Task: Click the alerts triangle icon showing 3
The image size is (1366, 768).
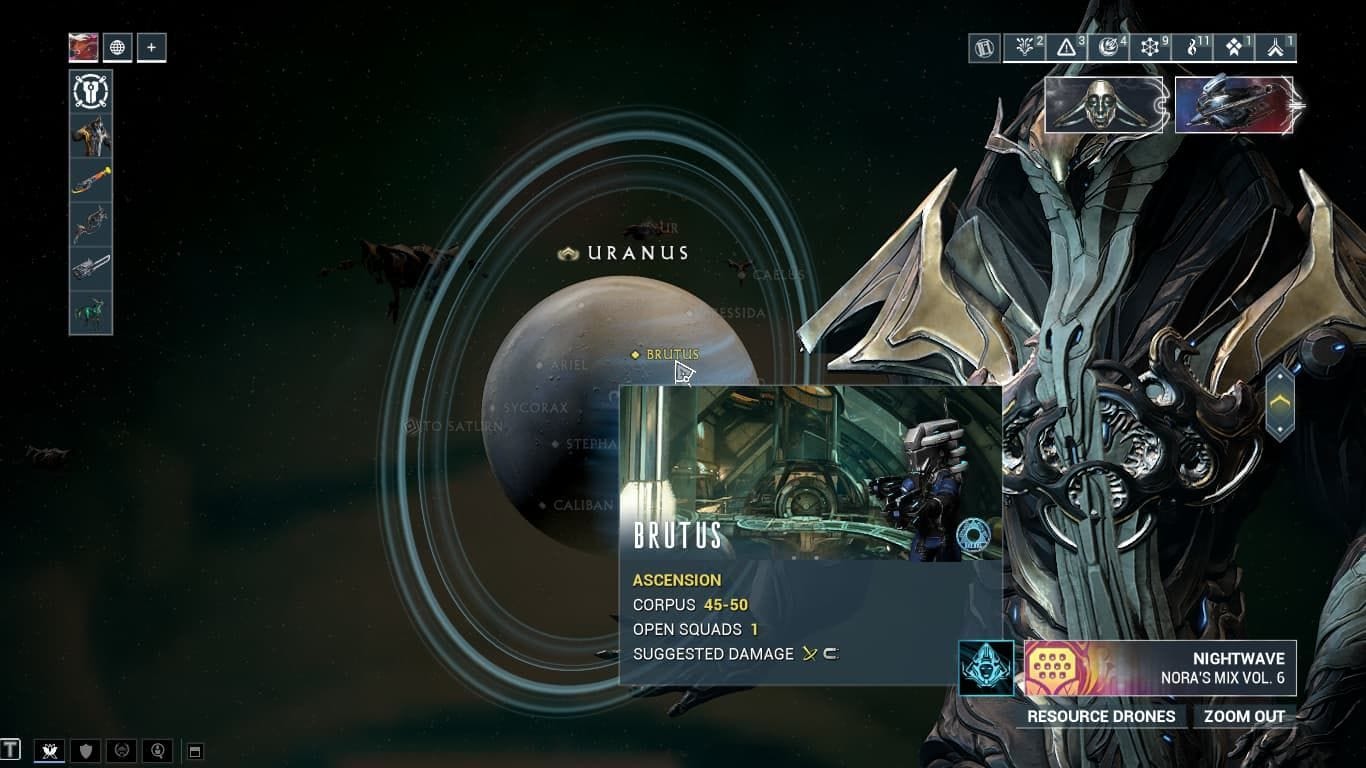Action: pos(1066,47)
